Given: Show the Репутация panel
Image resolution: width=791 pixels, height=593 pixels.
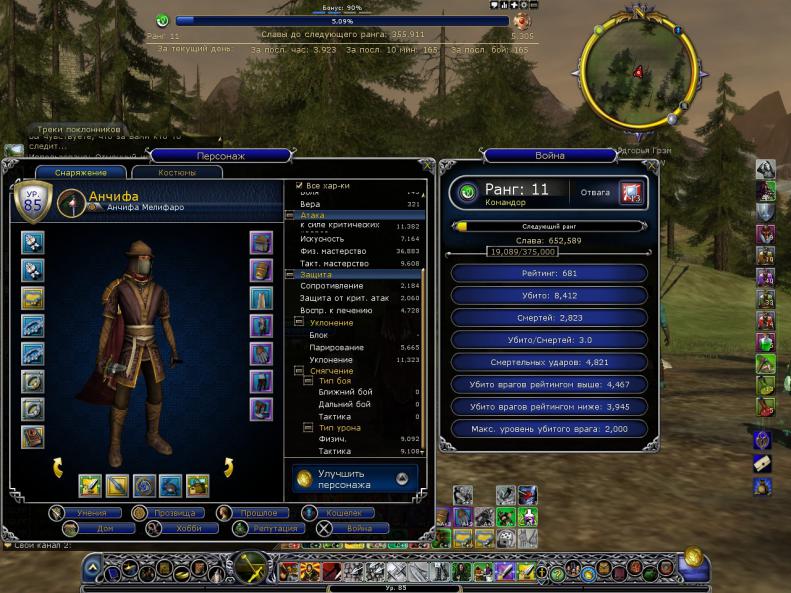Looking at the screenshot, I should (266, 528).
